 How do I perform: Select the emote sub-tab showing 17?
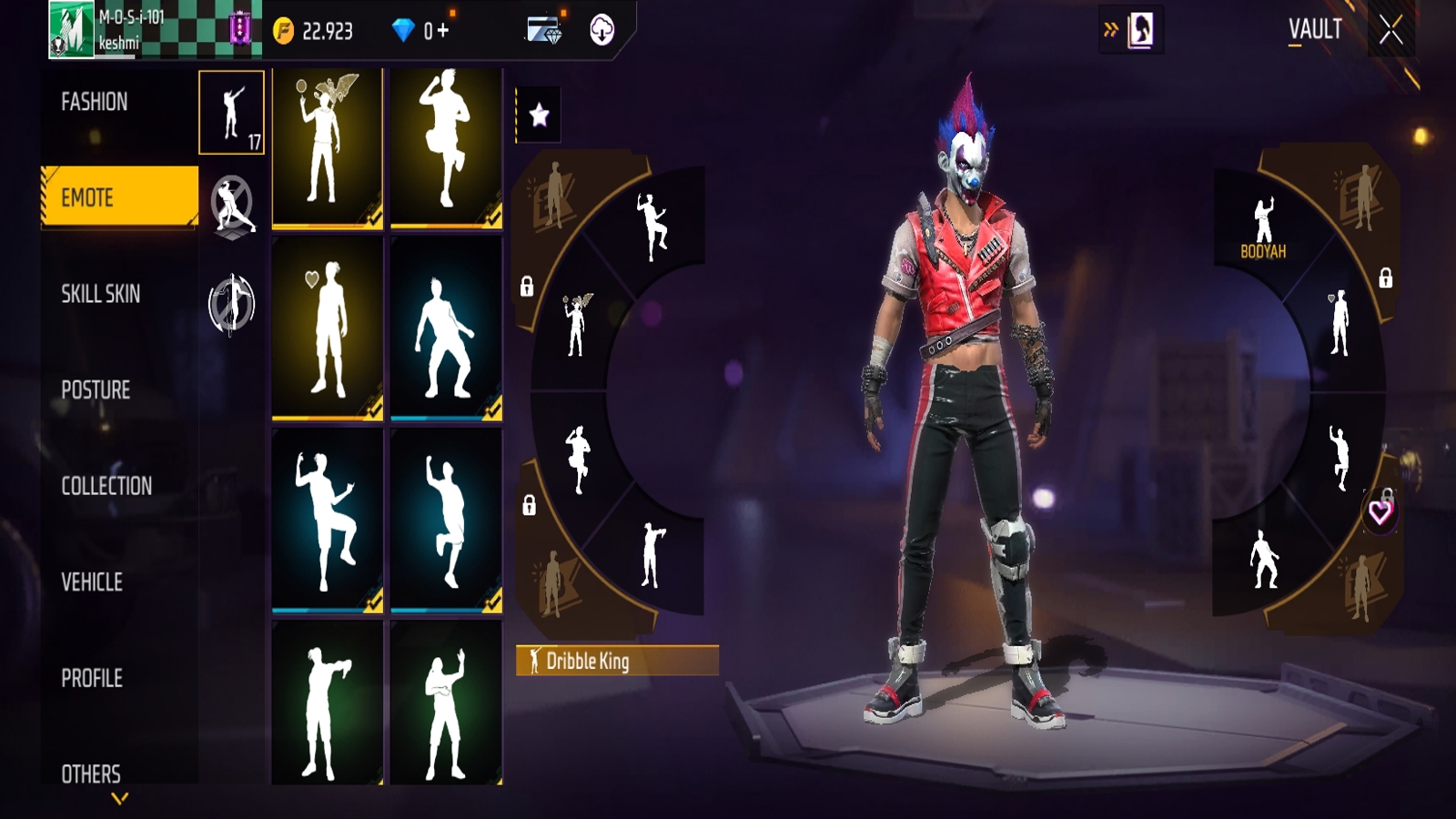click(x=232, y=113)
